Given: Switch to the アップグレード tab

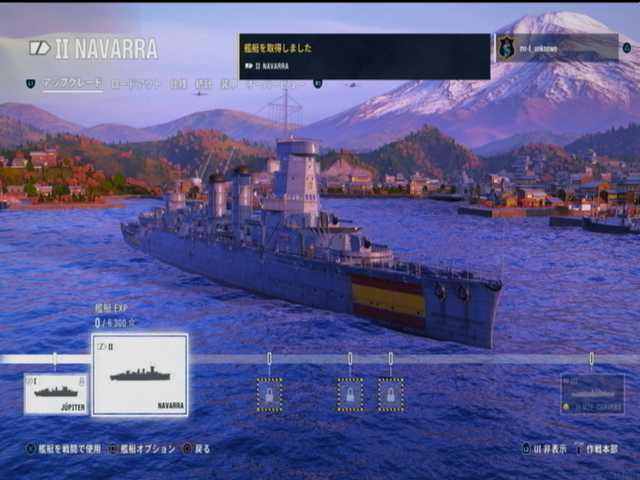Looking at the screenshot, I should (72, 84).
